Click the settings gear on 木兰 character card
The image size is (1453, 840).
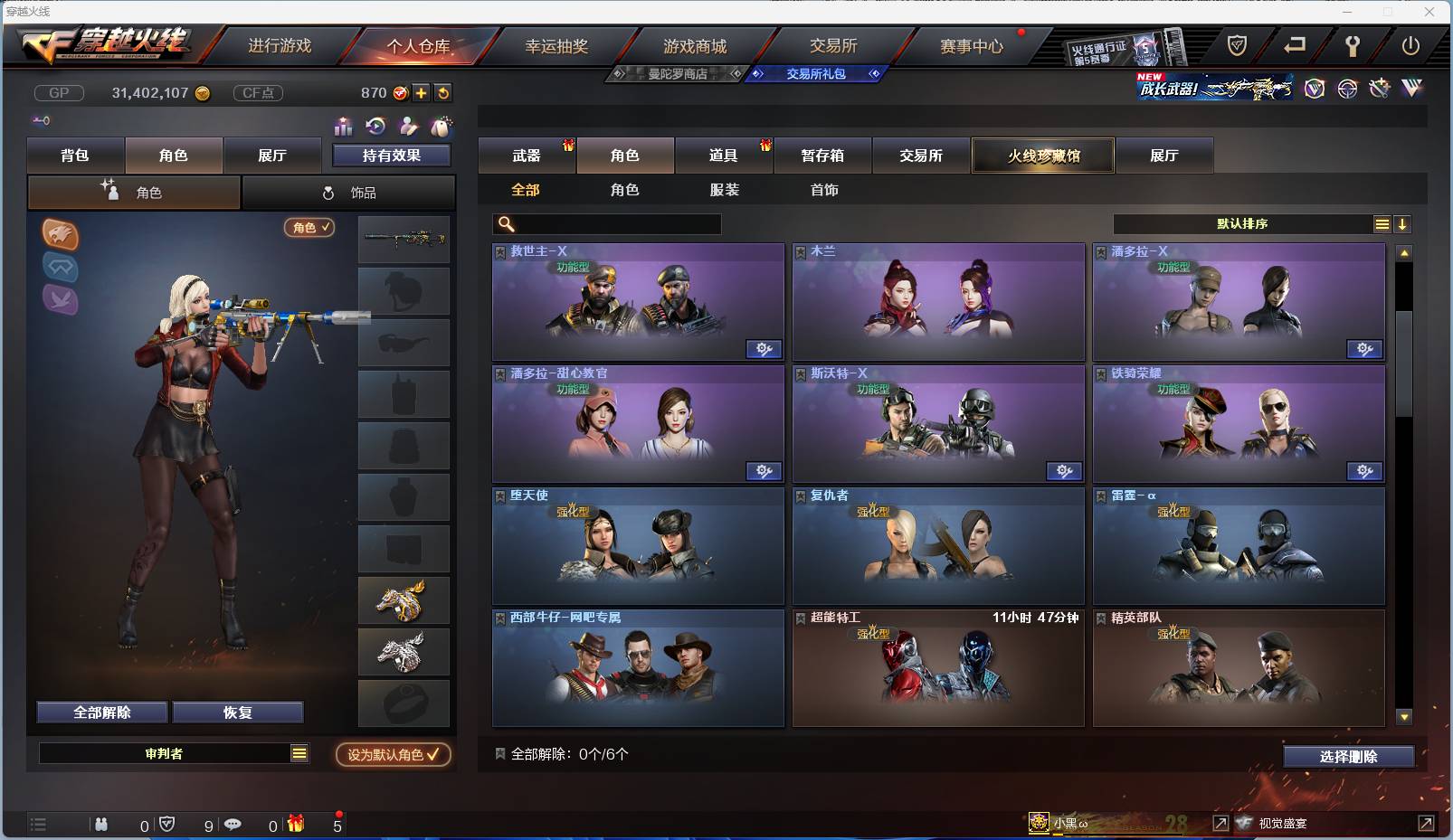tap(1065, 349)
